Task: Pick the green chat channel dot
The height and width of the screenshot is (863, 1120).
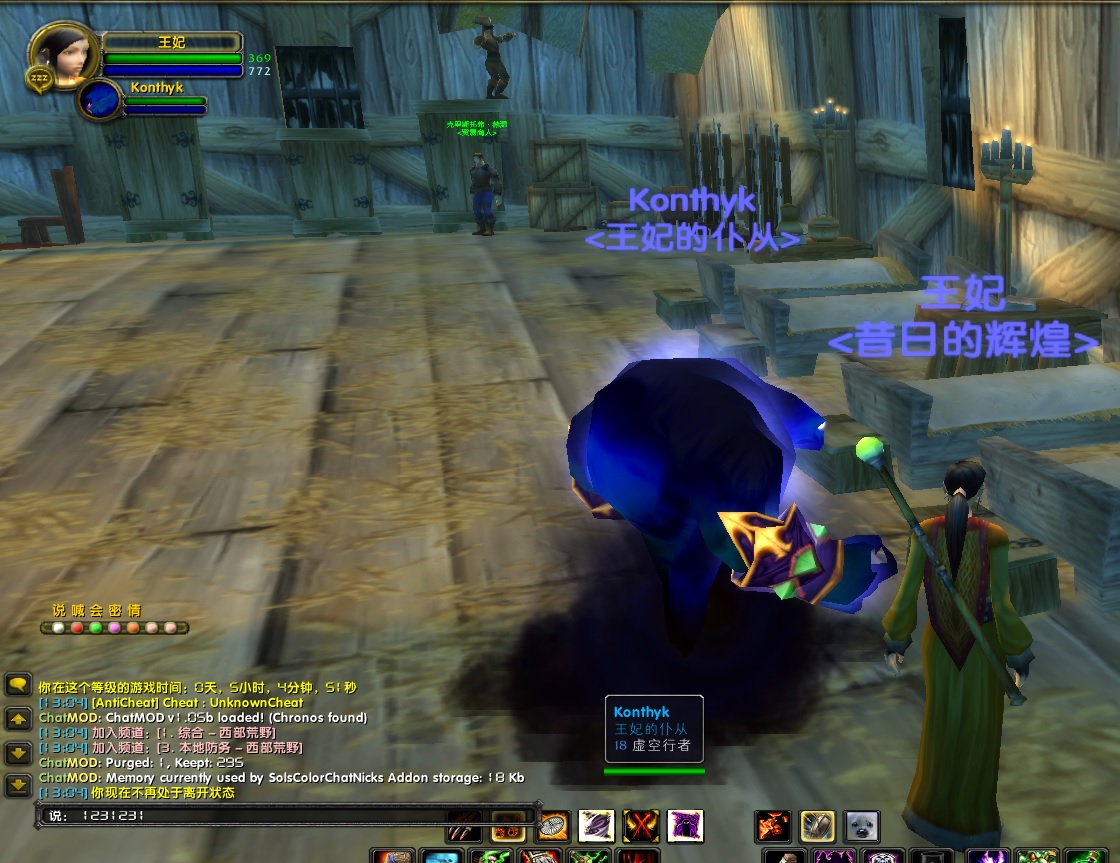Action: click(x=95, y=628)
